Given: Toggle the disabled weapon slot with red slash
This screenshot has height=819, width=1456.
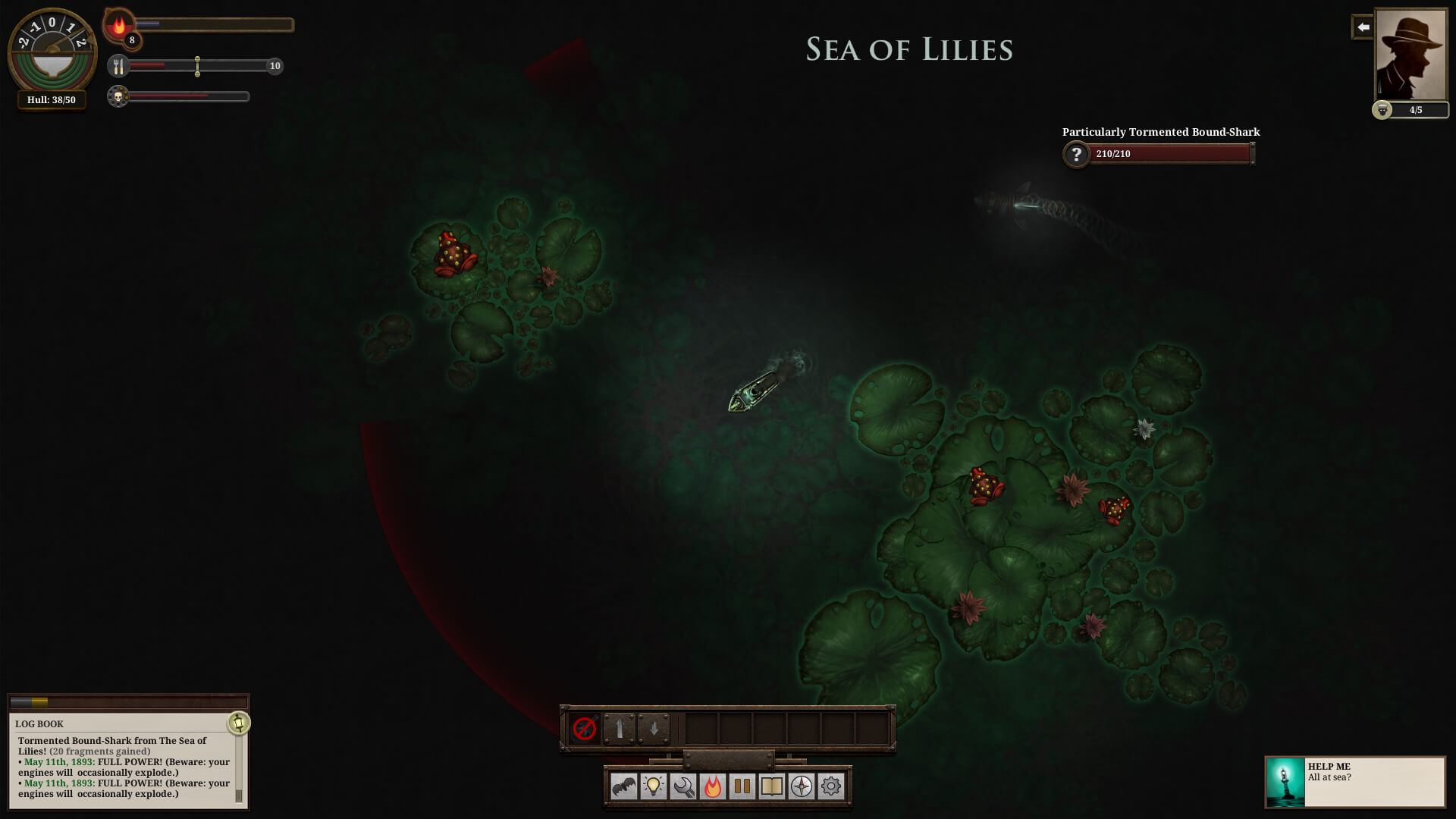Looking at the screenshot, I should [x=584, y=730].
